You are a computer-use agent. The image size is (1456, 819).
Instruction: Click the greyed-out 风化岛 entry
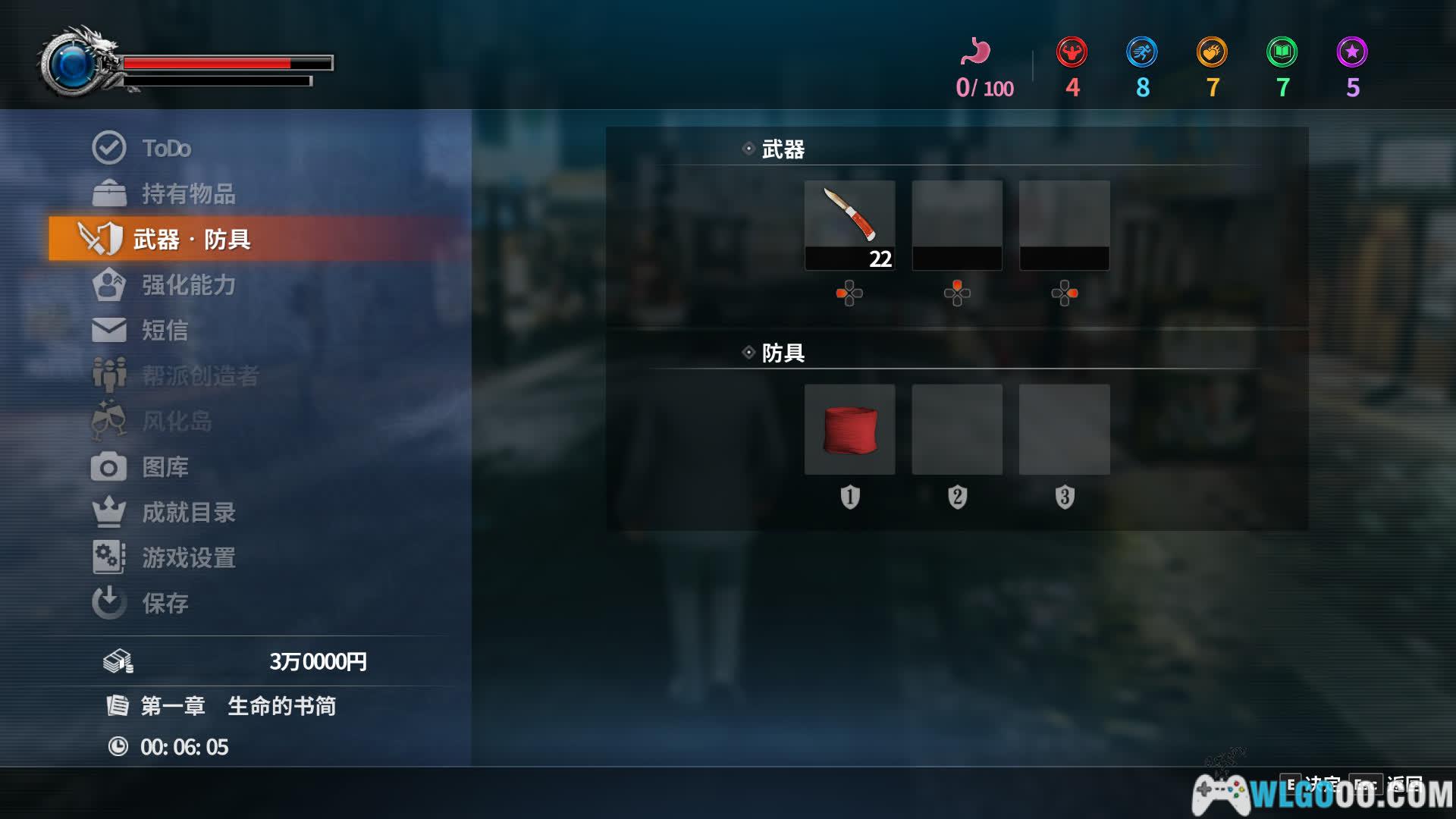(177, 421)
